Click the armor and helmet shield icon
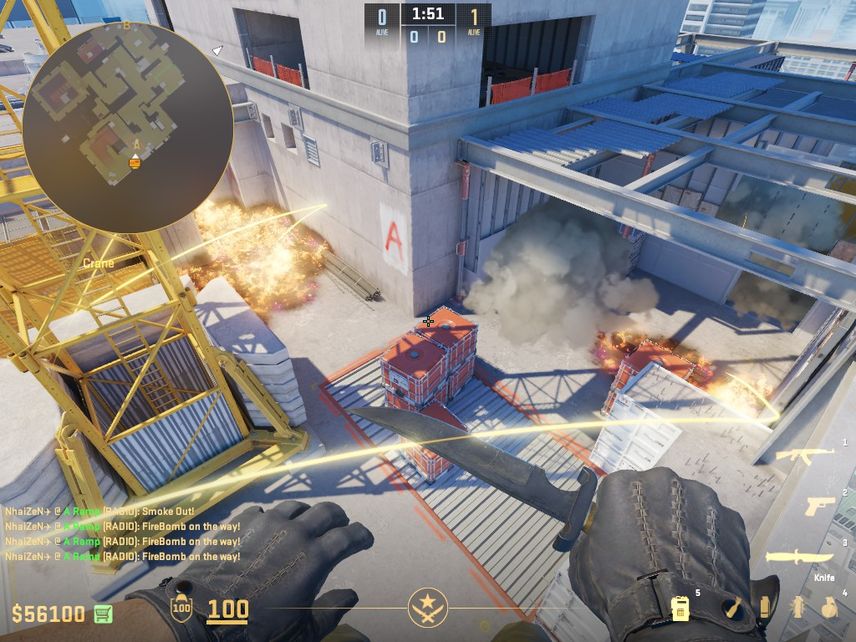856x642 pixels. [x=181, y=608]
